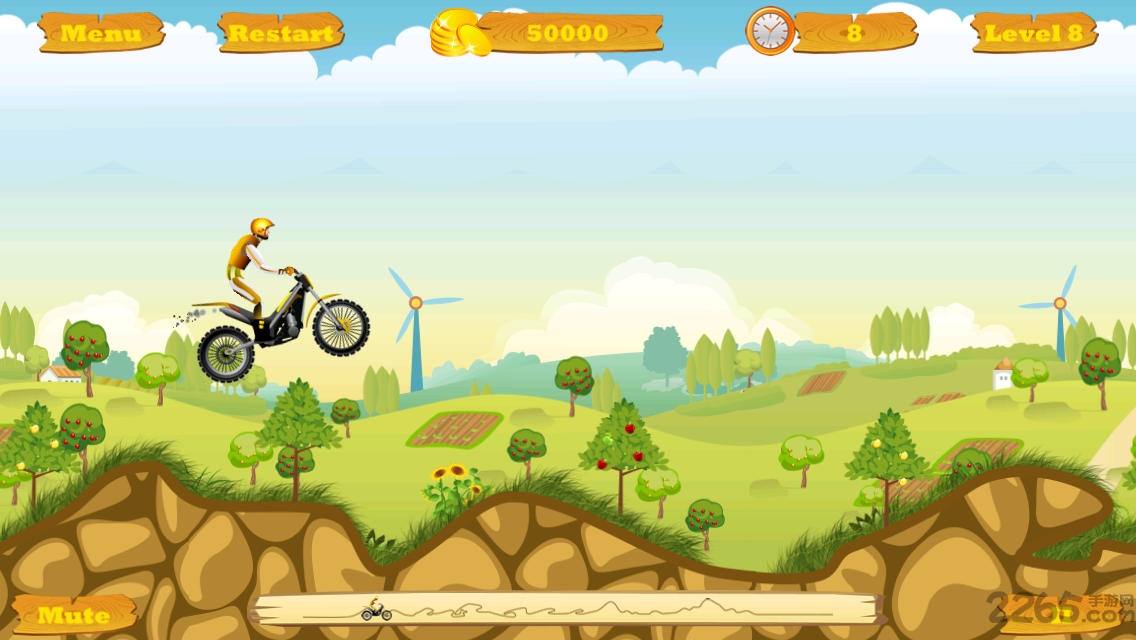The width and height of the screenshot is (1136, 640).
Task: Open the Menu wooden sign
Action: pos(101,33)
